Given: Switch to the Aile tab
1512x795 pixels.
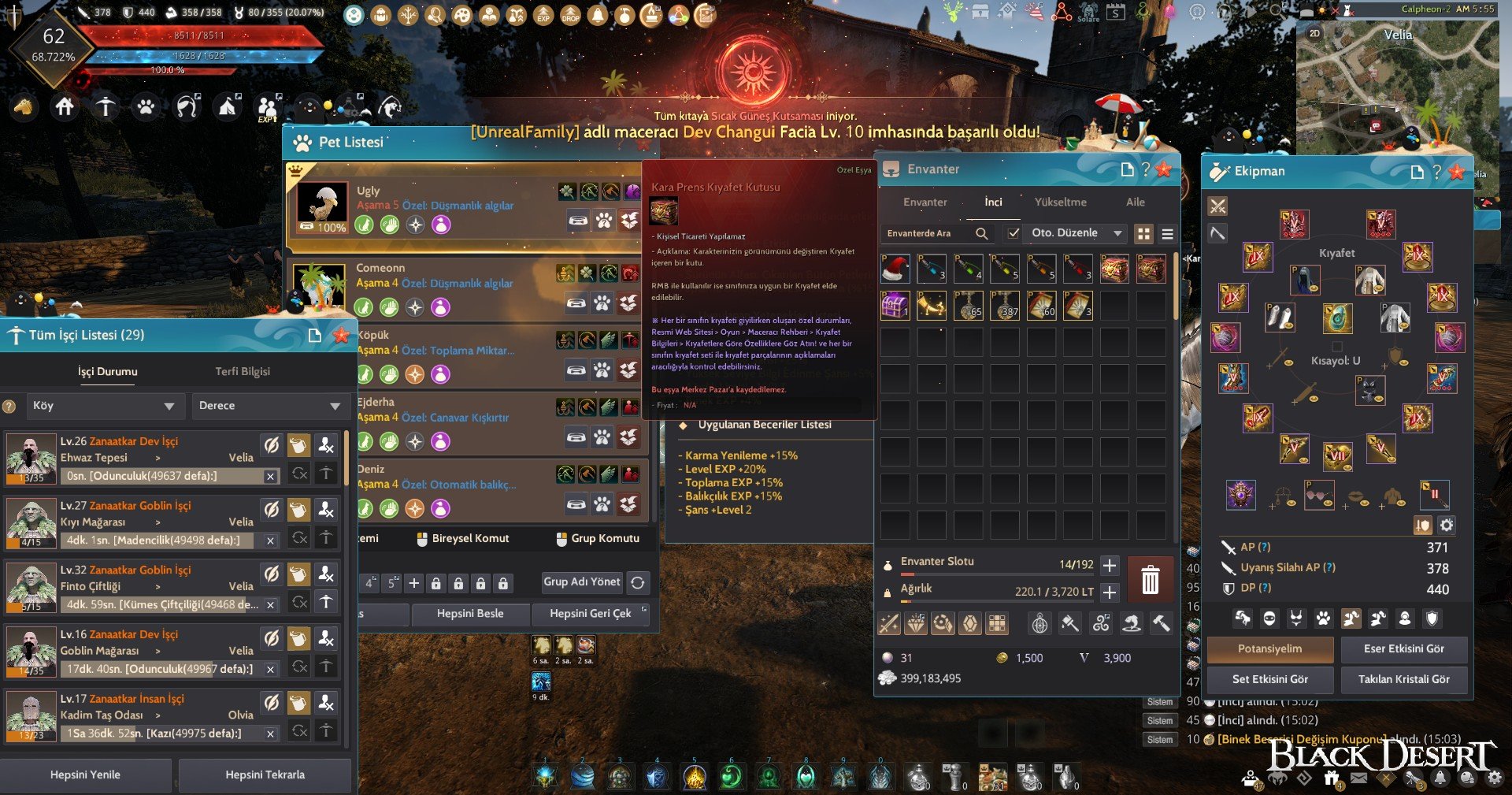Looking at the screenshot, I should [x=1135, y=202].
